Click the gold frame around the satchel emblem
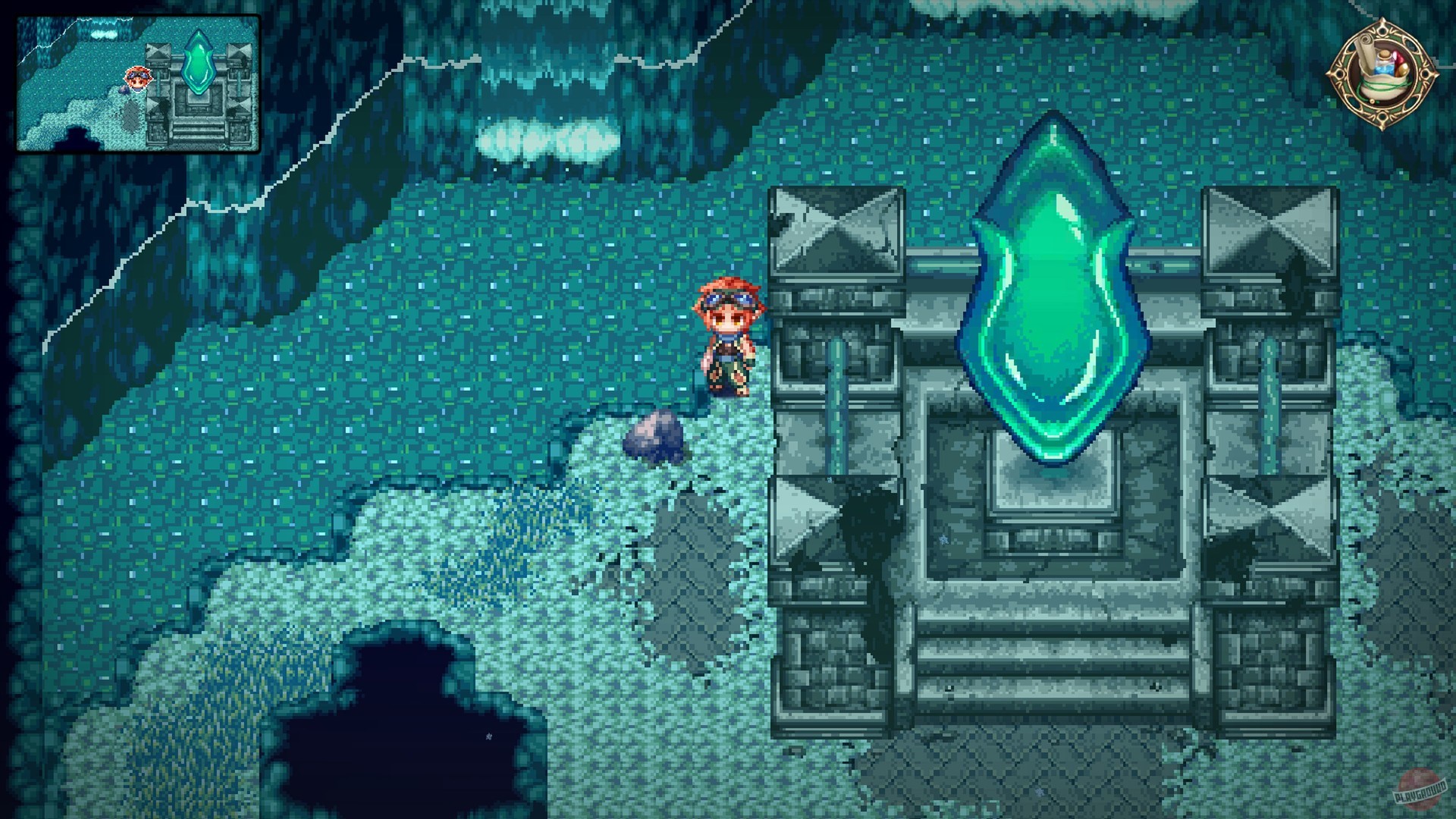The width and height of the screenshot is (1456, 819). coord(1432,74)
